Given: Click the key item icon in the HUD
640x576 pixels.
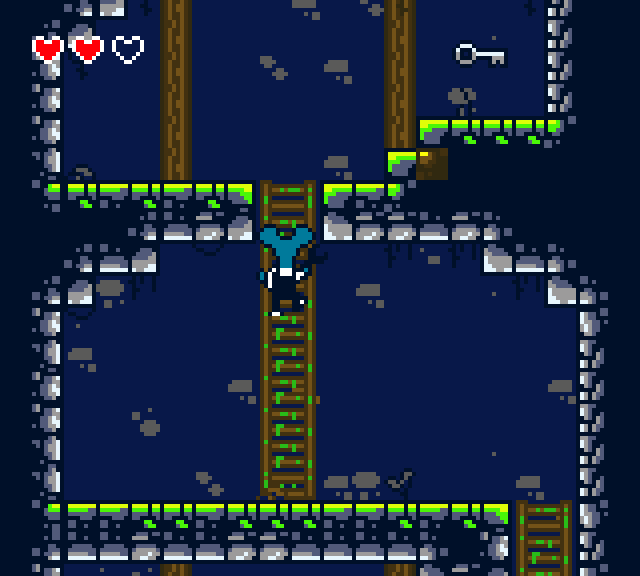Looking at the screenshot, I should tap(479, 54).
